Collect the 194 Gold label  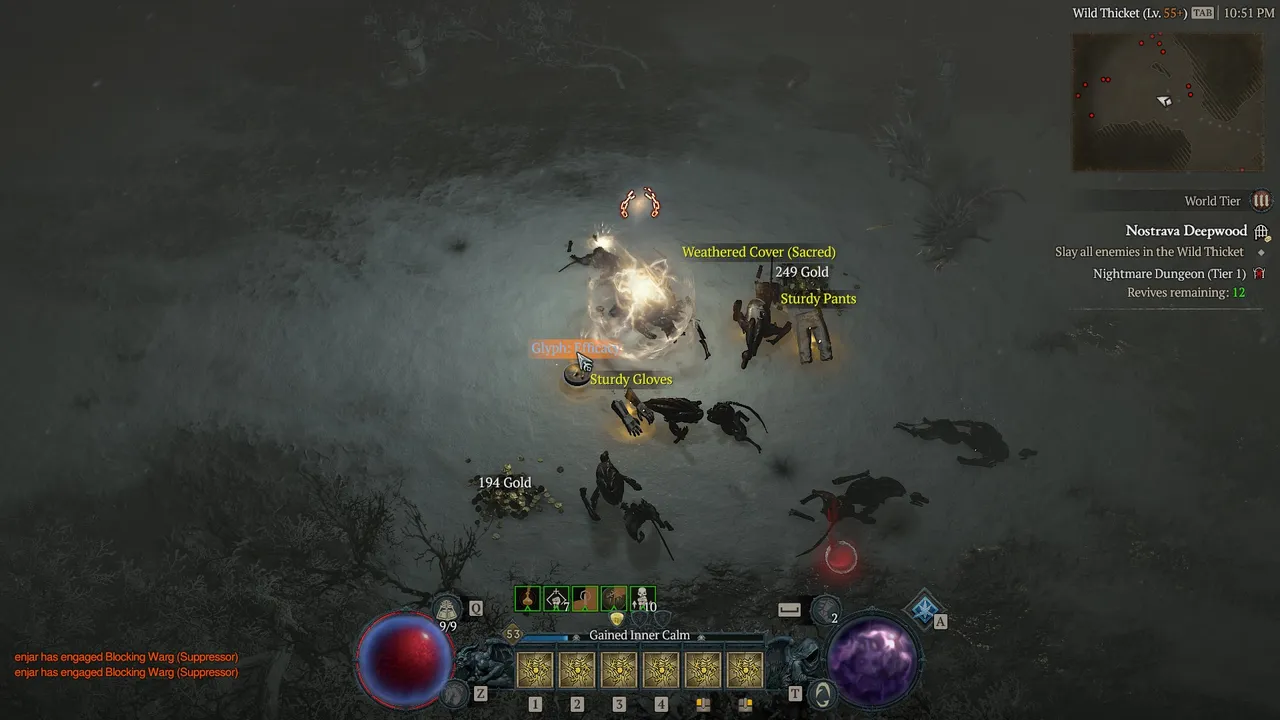(504, 483)
